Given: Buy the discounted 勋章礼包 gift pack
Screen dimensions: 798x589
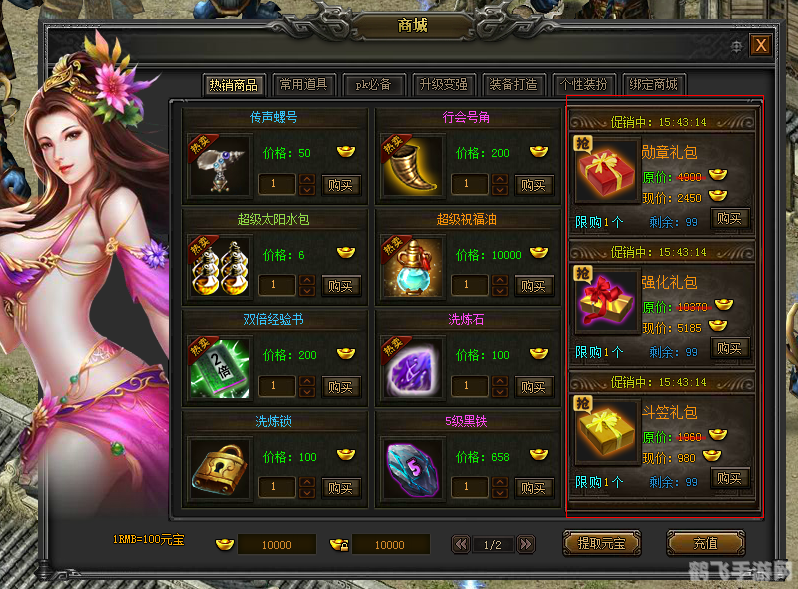Looking at the screenshot, I should 730,218.
